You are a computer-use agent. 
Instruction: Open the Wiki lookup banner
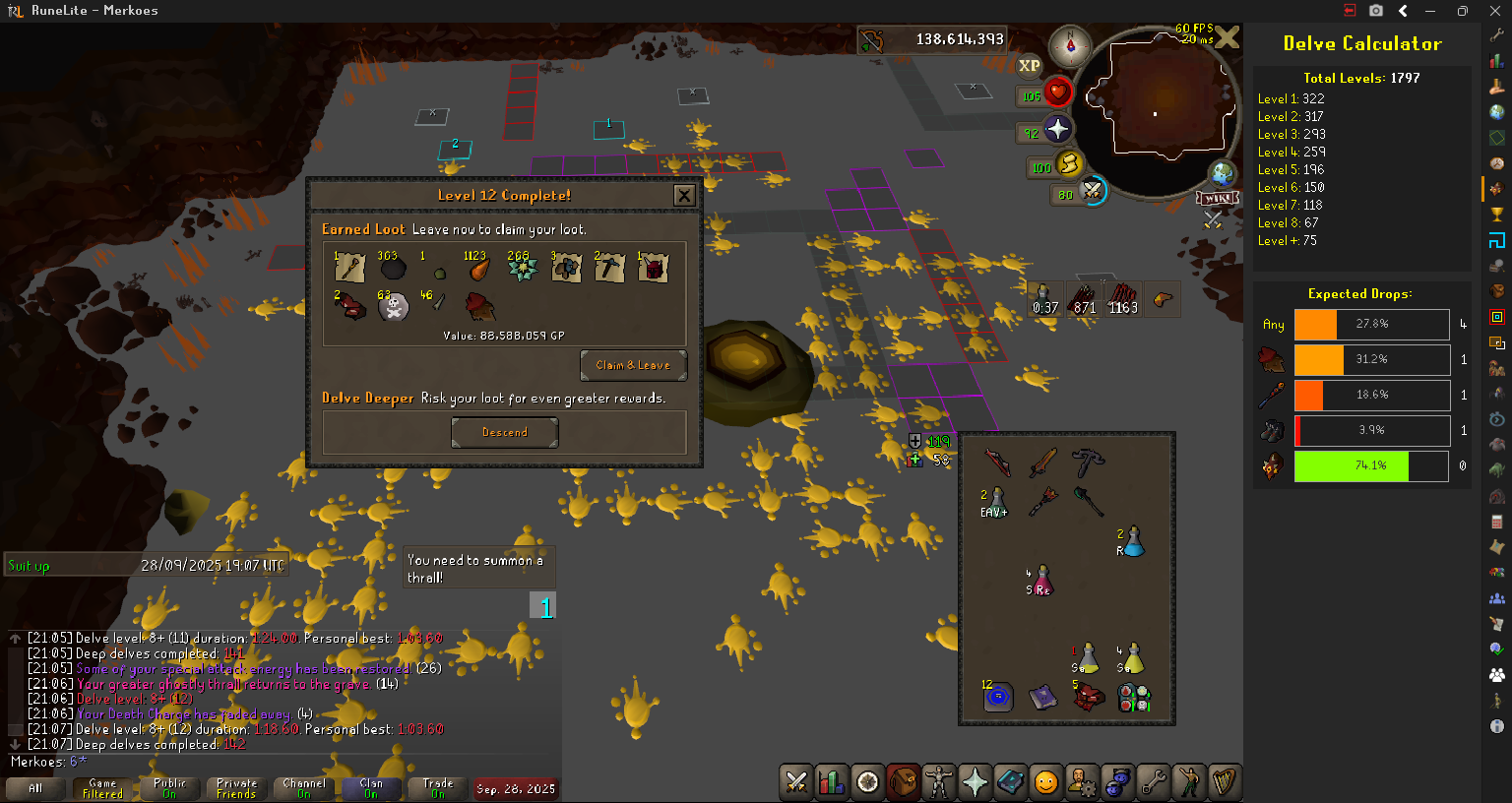click(1218, 198)
